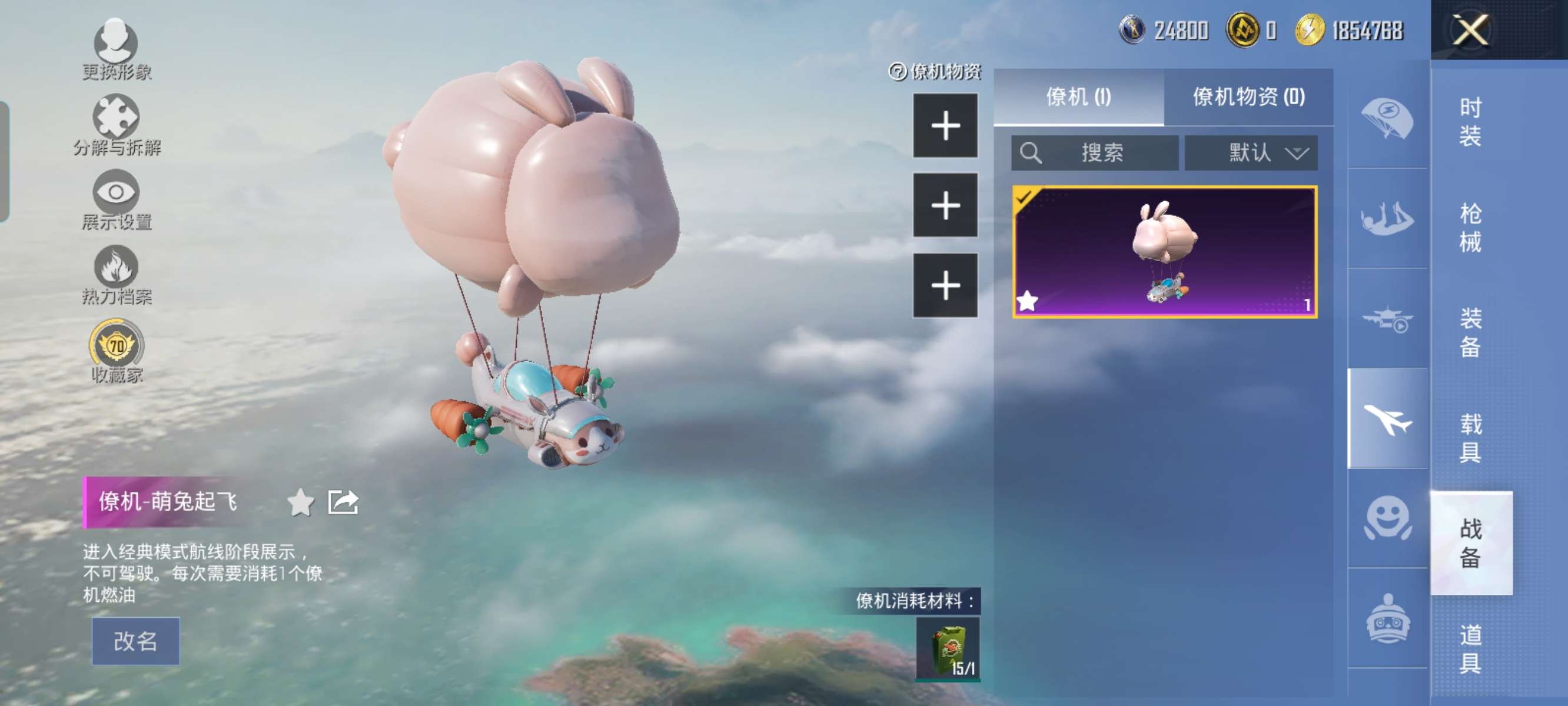This screenshot has height=706, width=1568.
Task: Select the bunny balloon plane thumbnail
Action: pos(1164,251)
